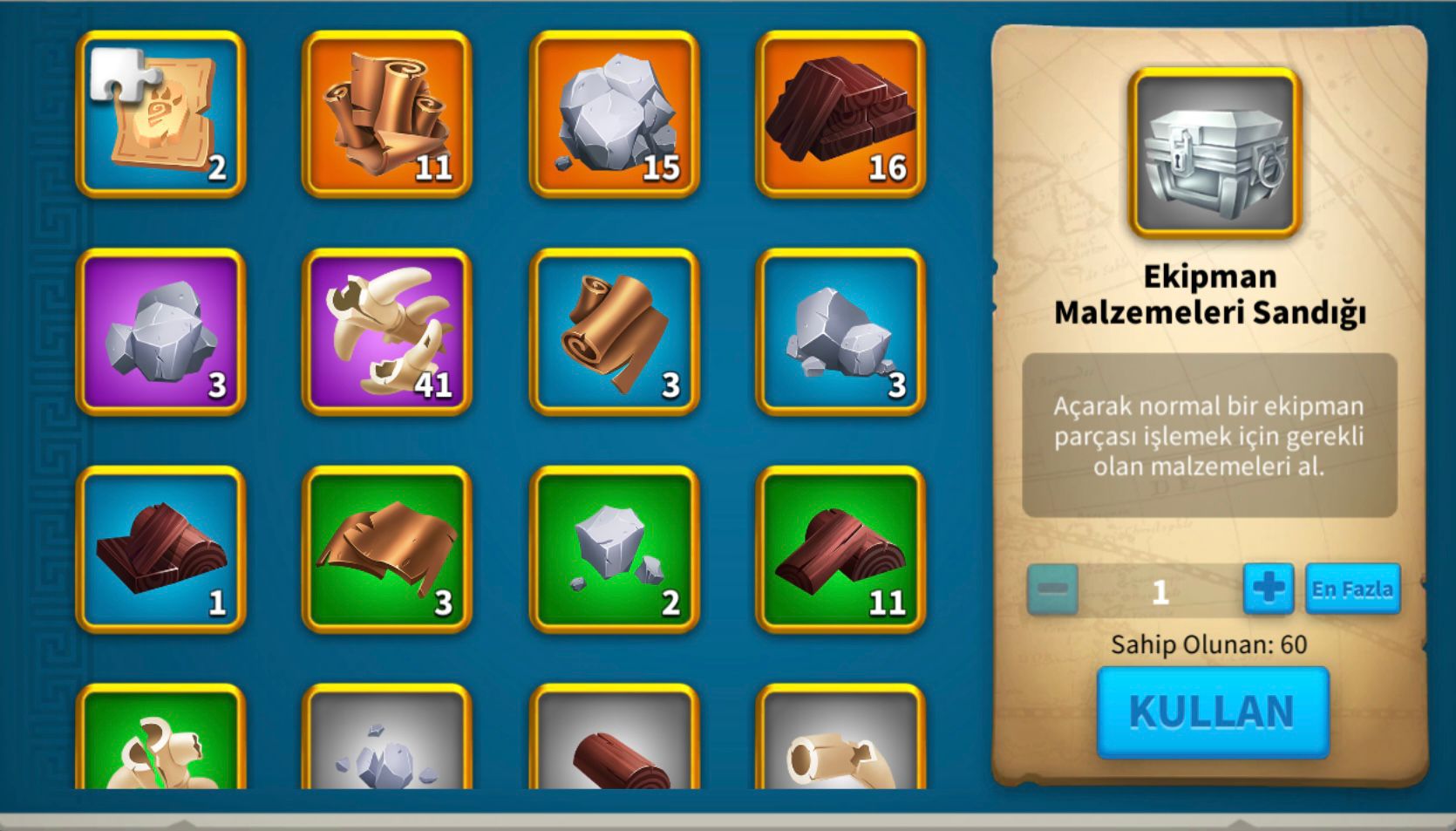Select the green leather hide slot

pos(387,548)
